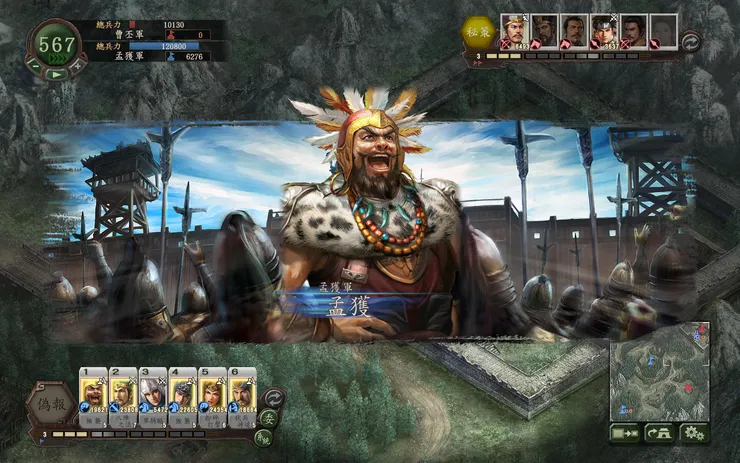Select officer card number 5
740x463 pixels.
tap(212, 393)
